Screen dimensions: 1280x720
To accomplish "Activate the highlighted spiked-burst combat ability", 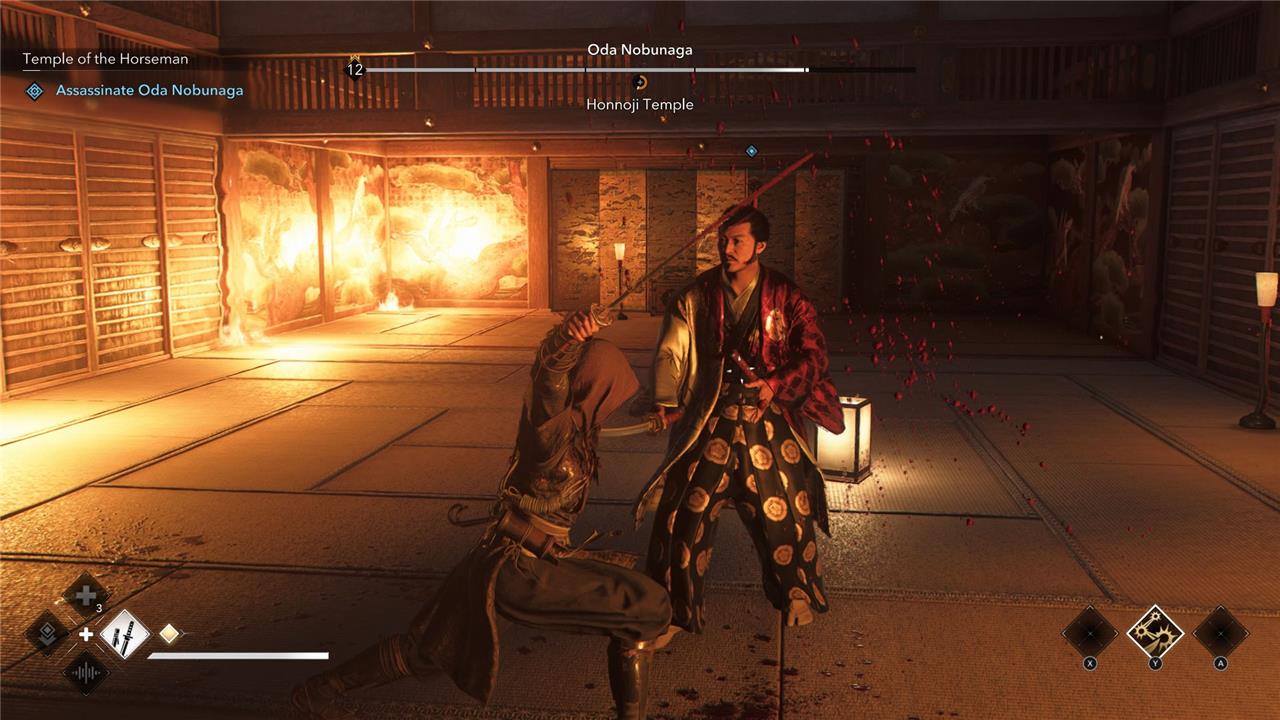I will [x=1155, y=632].
